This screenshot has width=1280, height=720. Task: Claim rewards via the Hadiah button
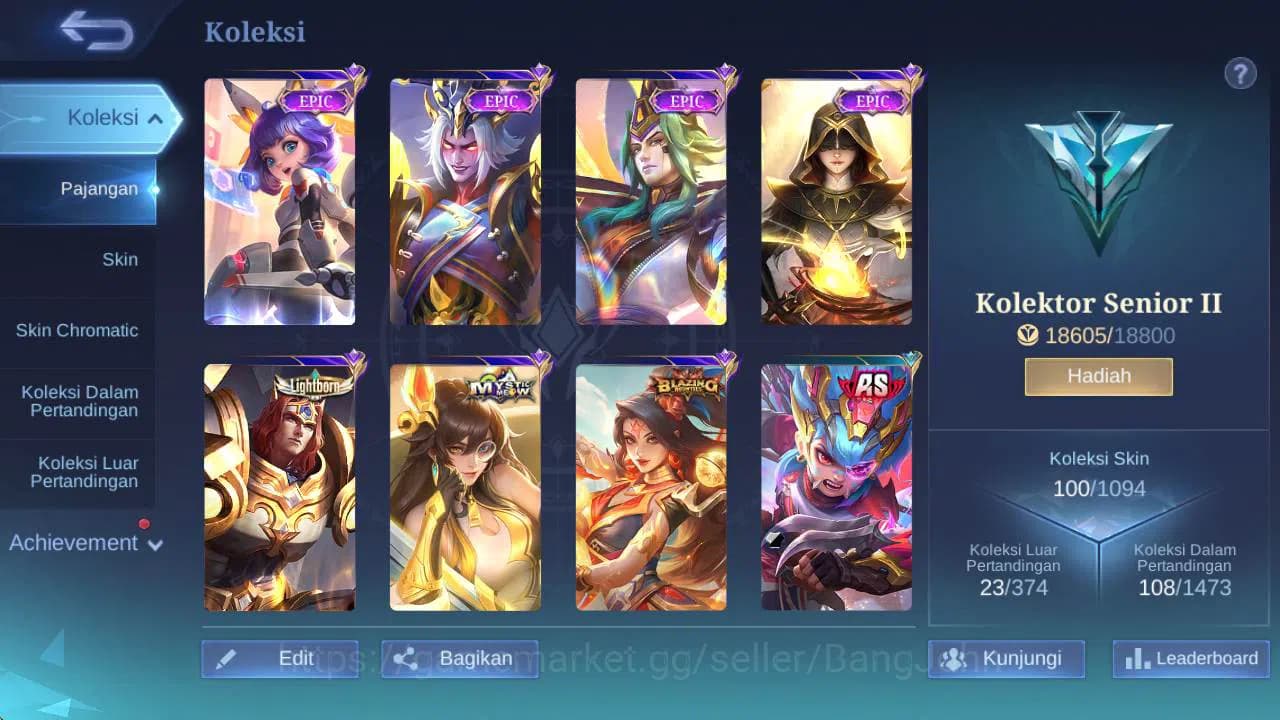tap(1098, 376)
